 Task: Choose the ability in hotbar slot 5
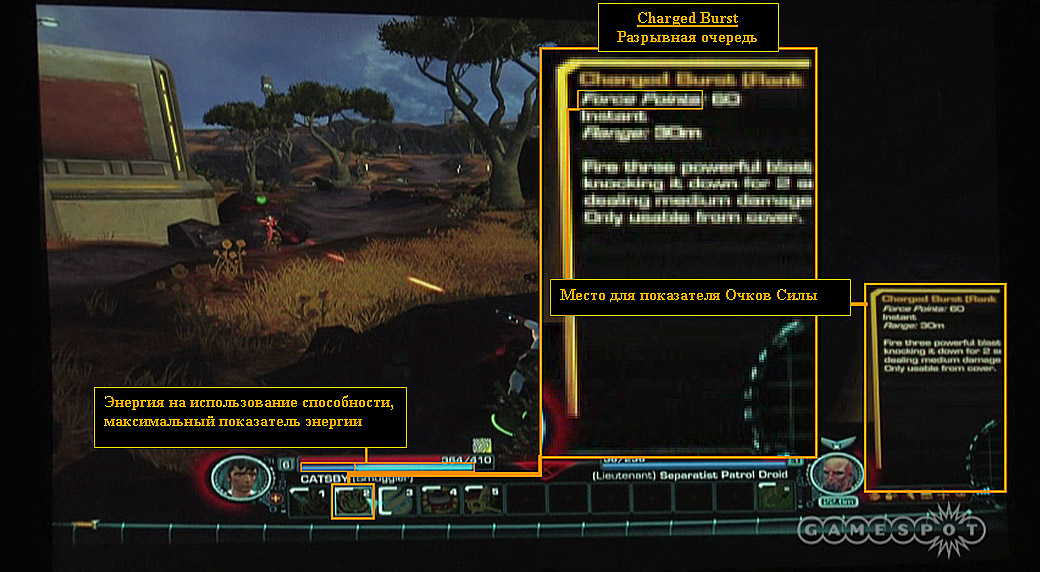[484, 499]
